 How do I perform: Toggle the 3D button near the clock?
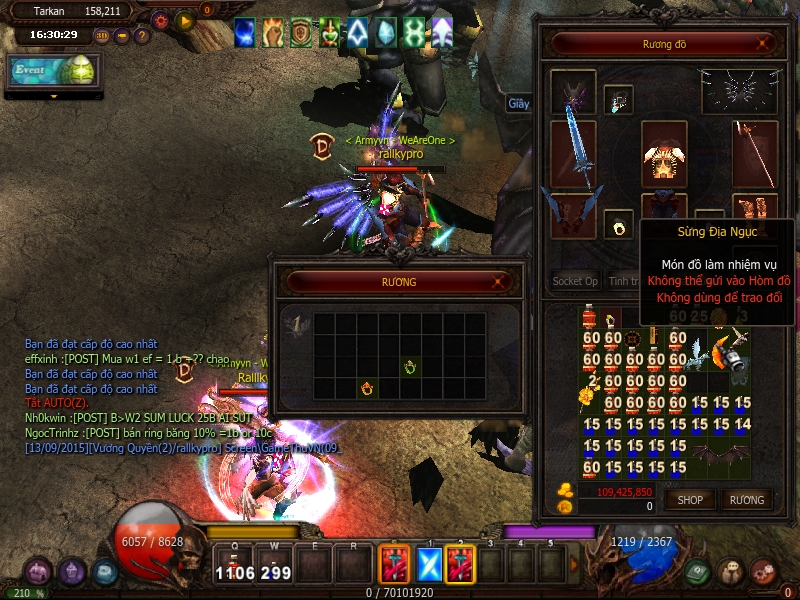[102, 35]
